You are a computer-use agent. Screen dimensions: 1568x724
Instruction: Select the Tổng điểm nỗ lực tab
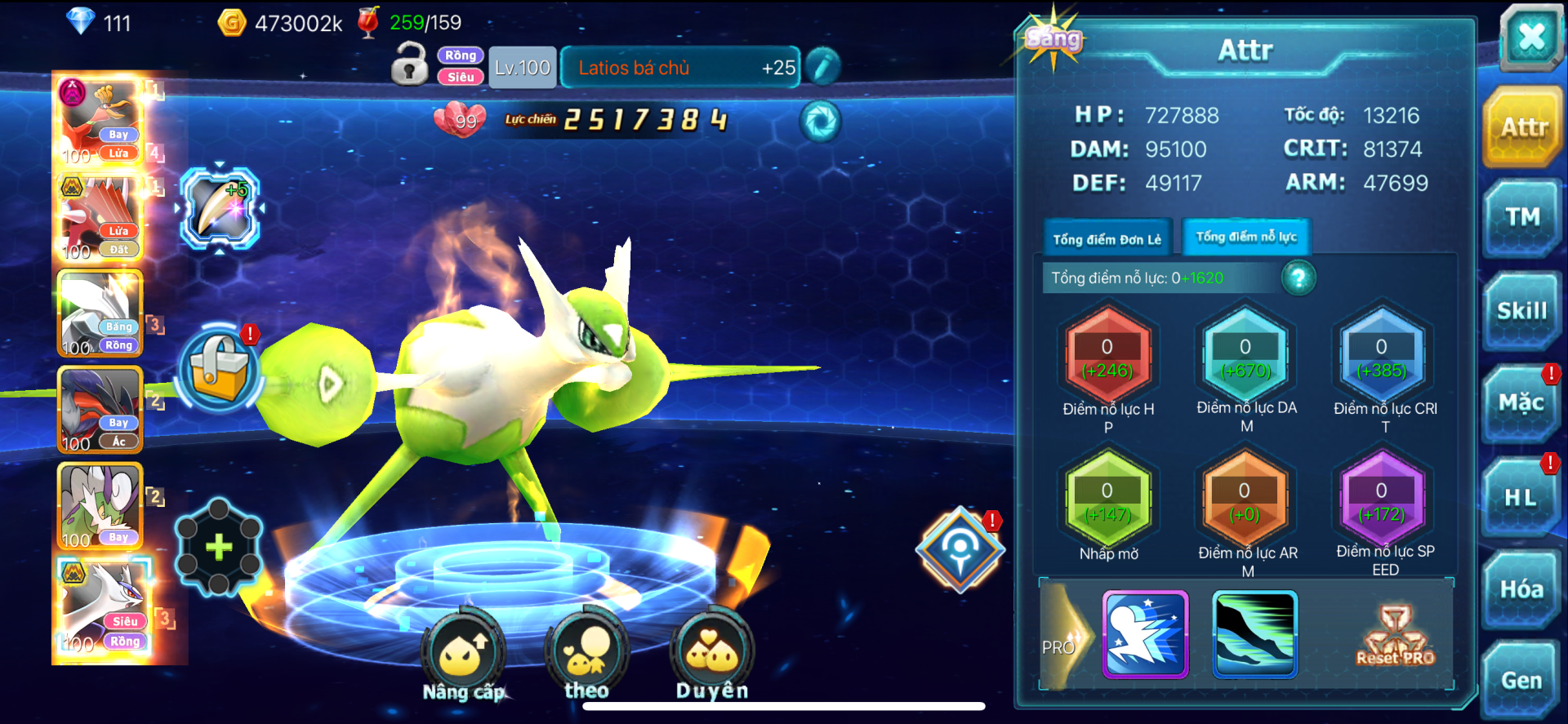pyautogui.click(x=1246, y=237)
